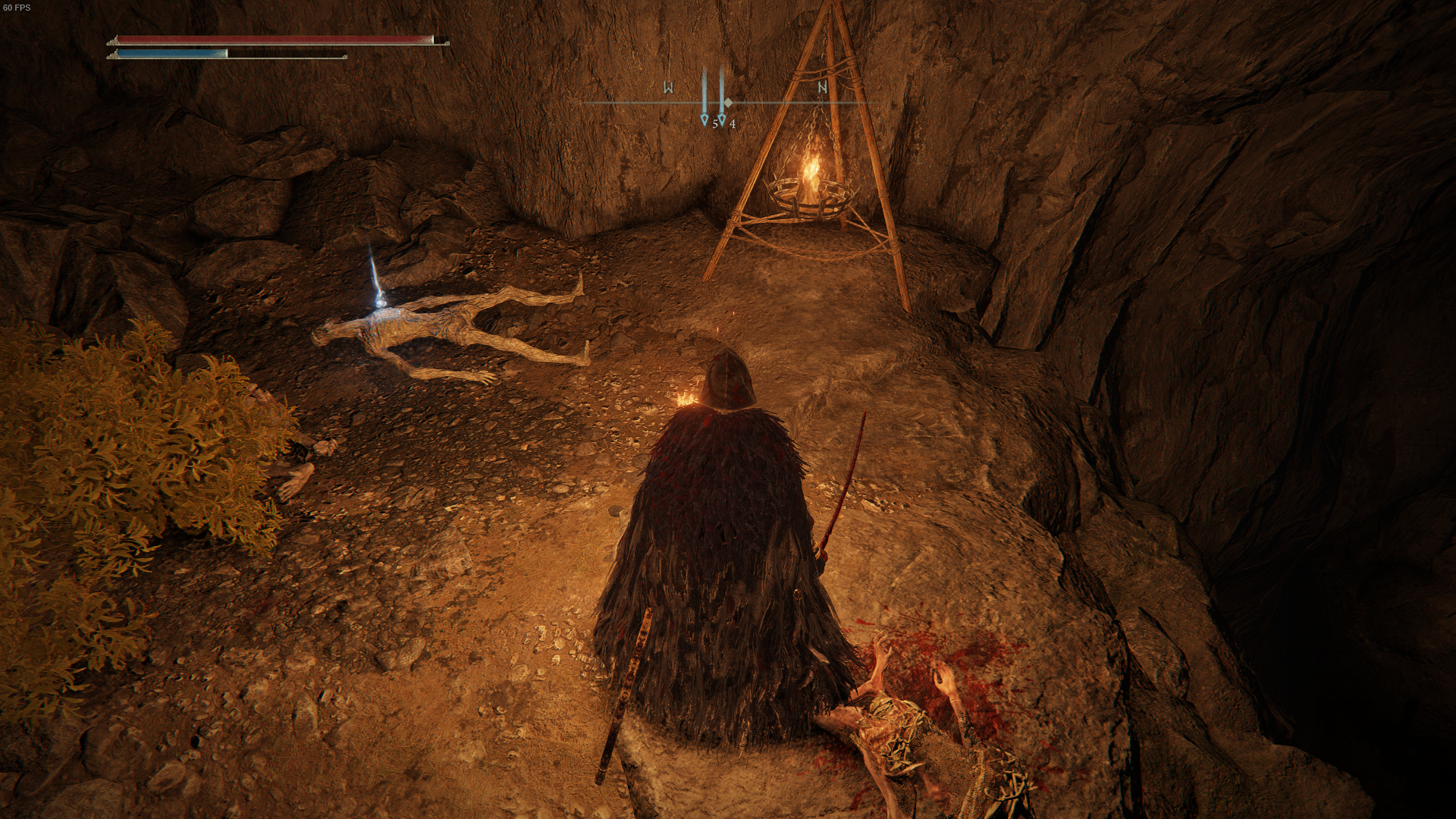Screen dimensions: 1456x819
Task: Click the W cardinal marker on the compass
Action: 668,86
